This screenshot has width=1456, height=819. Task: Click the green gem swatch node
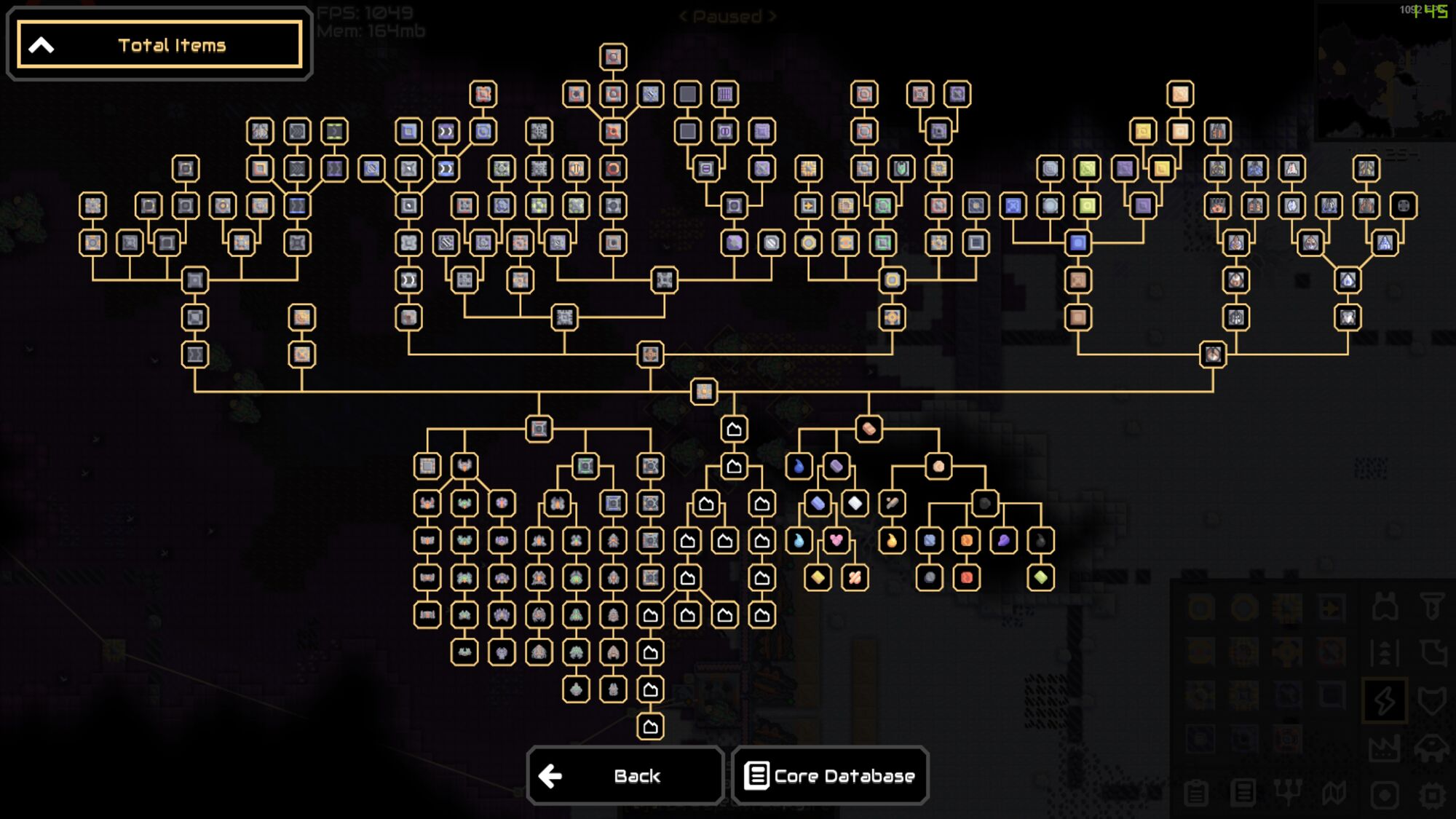(x=1041, y=576)
